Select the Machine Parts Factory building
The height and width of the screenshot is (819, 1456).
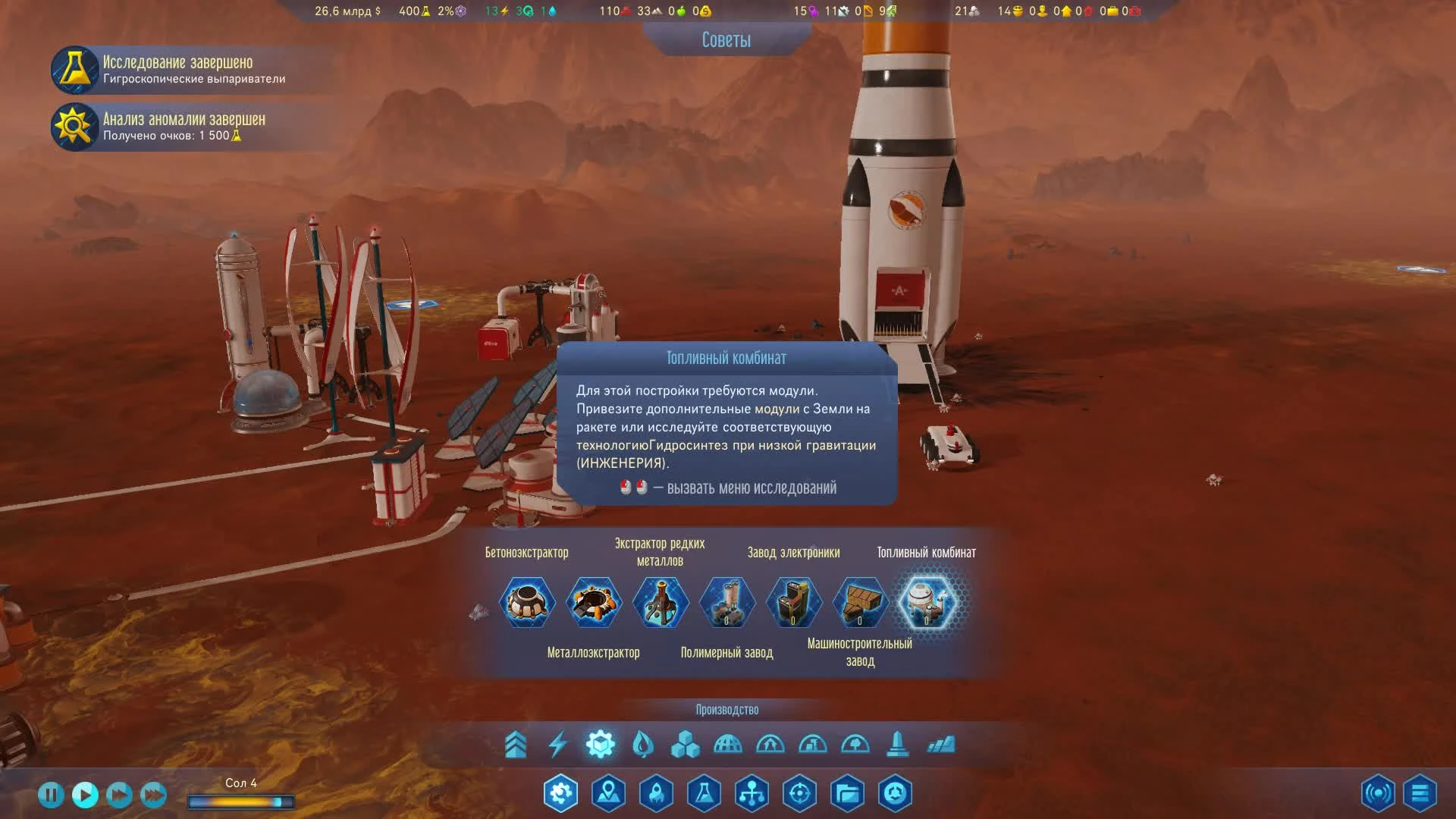pyautogui.click(x=859, y=601)
